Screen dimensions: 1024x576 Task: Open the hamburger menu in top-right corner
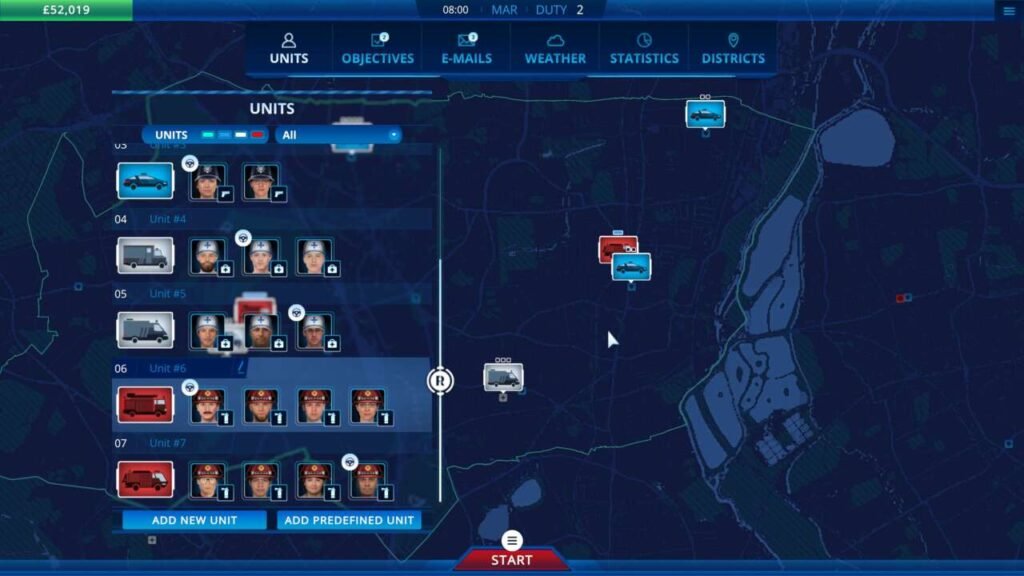click(x=1008, y=11)
